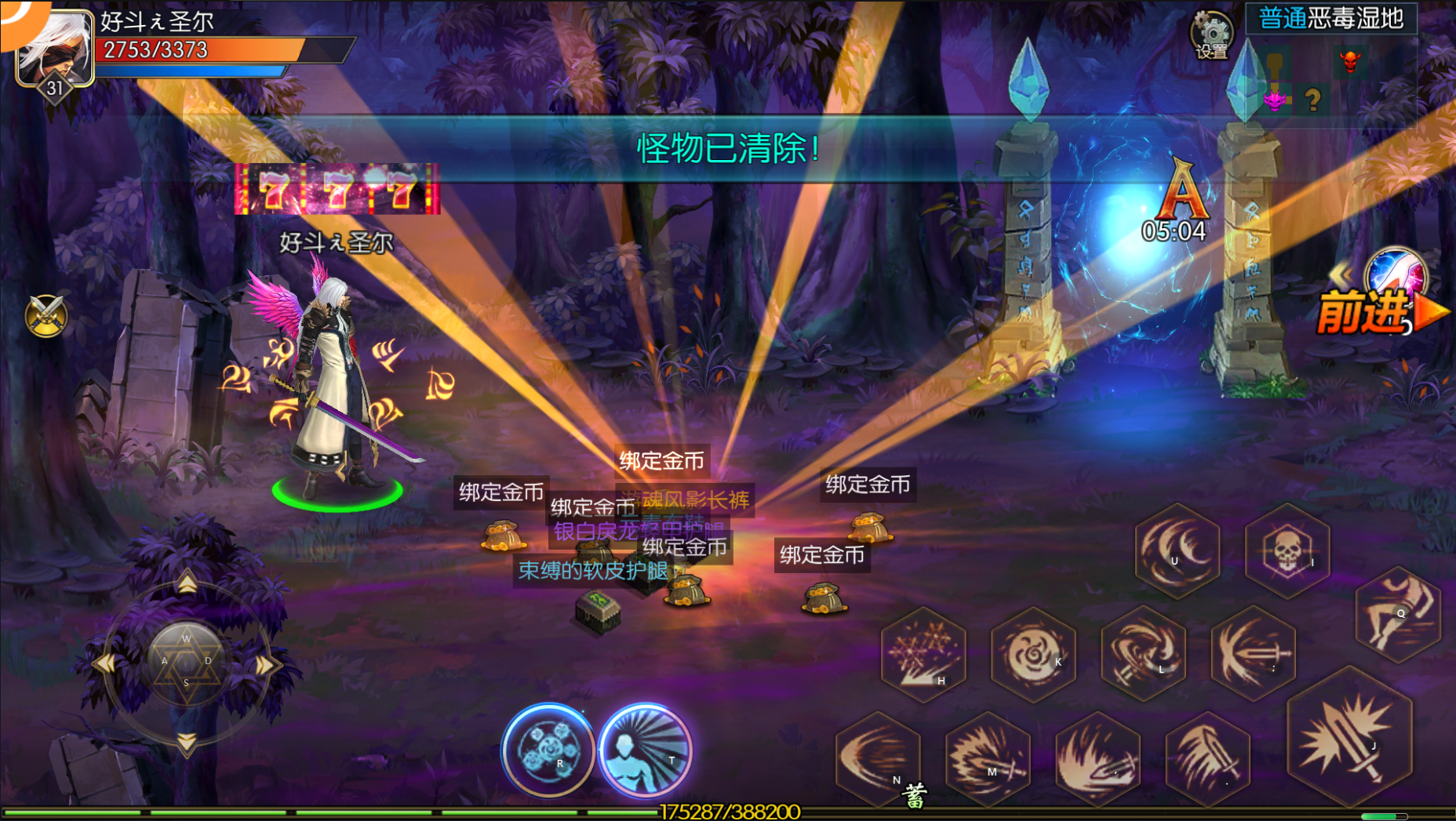The image size is (1456, 821).
Task: Click the player portrait avatar
Action: click(55, 49)
